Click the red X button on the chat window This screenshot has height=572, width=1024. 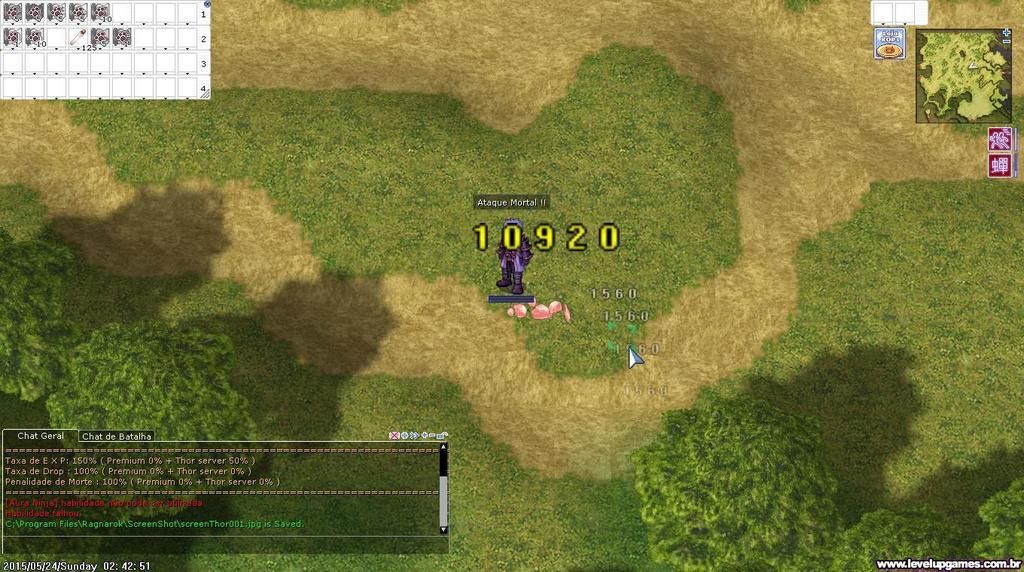coord(395,436)
